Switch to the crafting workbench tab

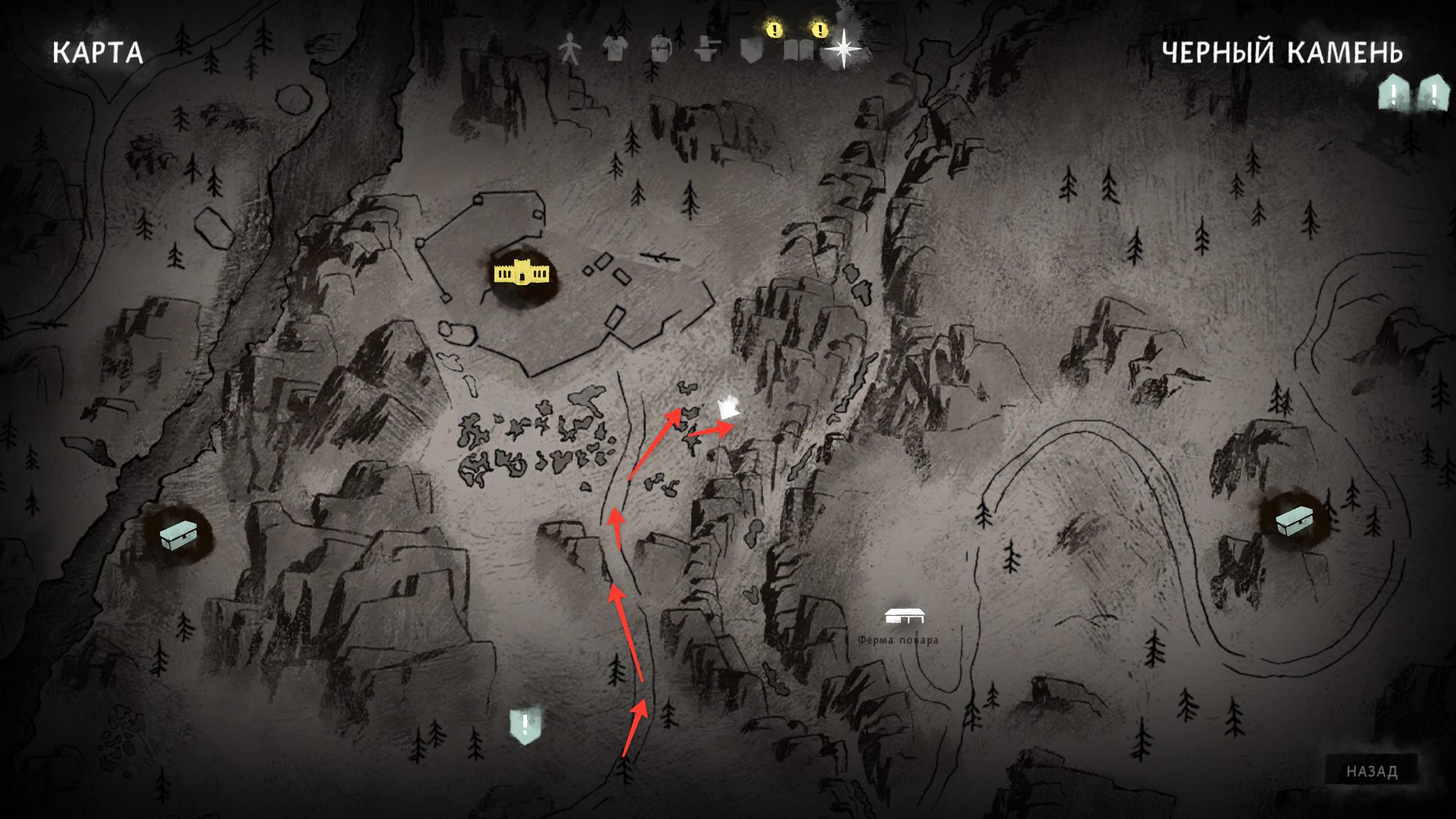click(x=708, y=49)
